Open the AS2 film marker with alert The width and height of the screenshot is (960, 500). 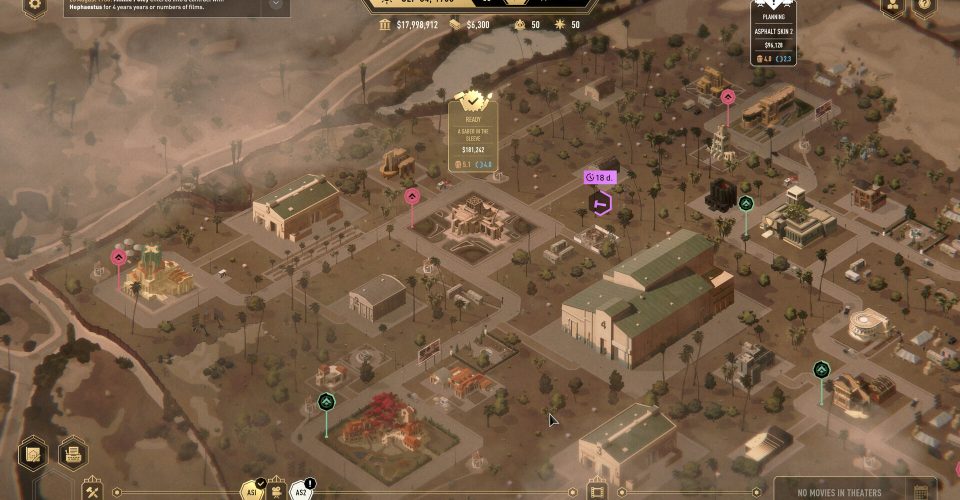coord(300,490)
